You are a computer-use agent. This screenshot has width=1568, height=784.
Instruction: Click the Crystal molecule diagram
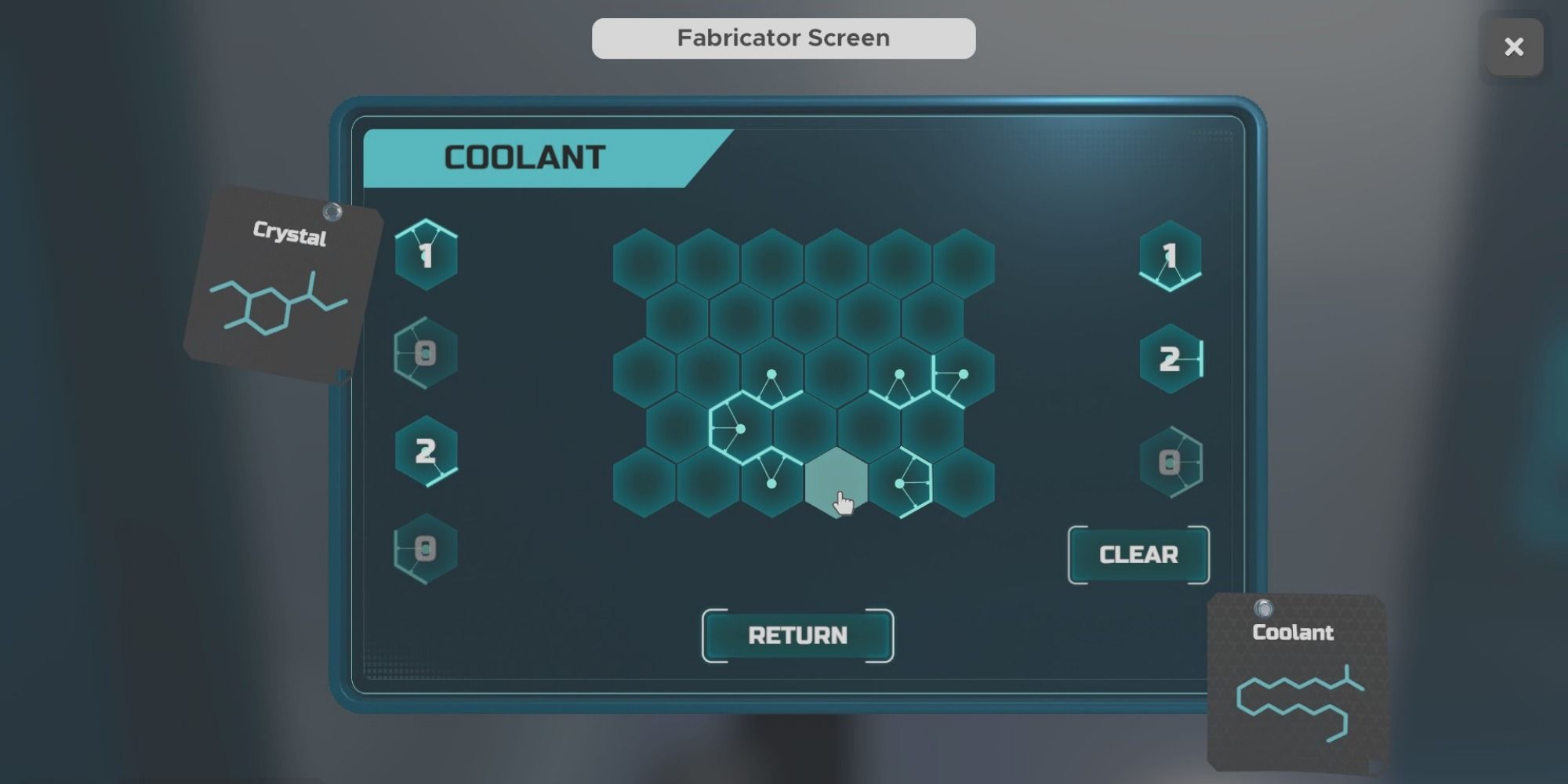coord(278,306)
